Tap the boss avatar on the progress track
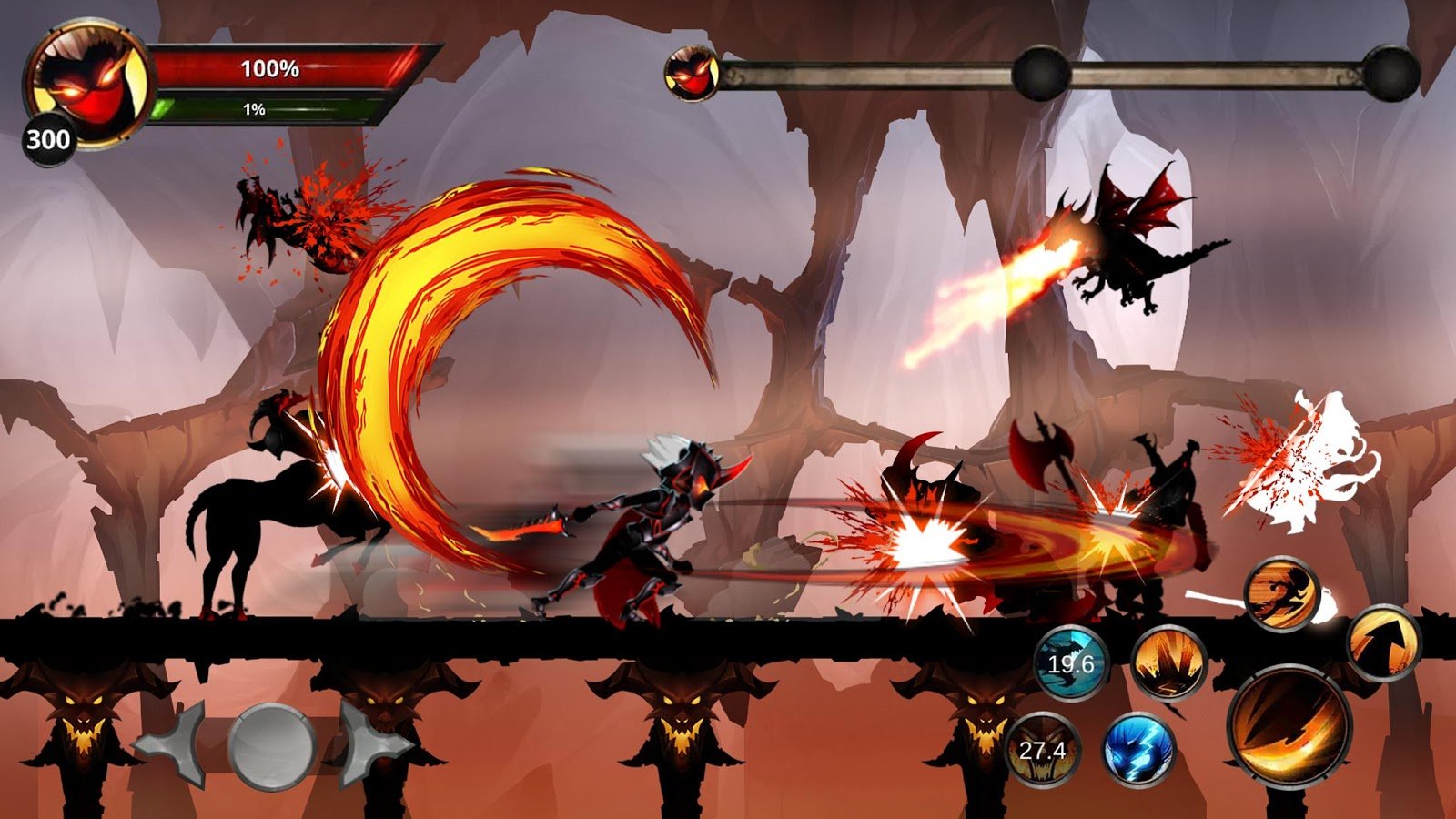 pyautogui.click(x=693, y=75)
